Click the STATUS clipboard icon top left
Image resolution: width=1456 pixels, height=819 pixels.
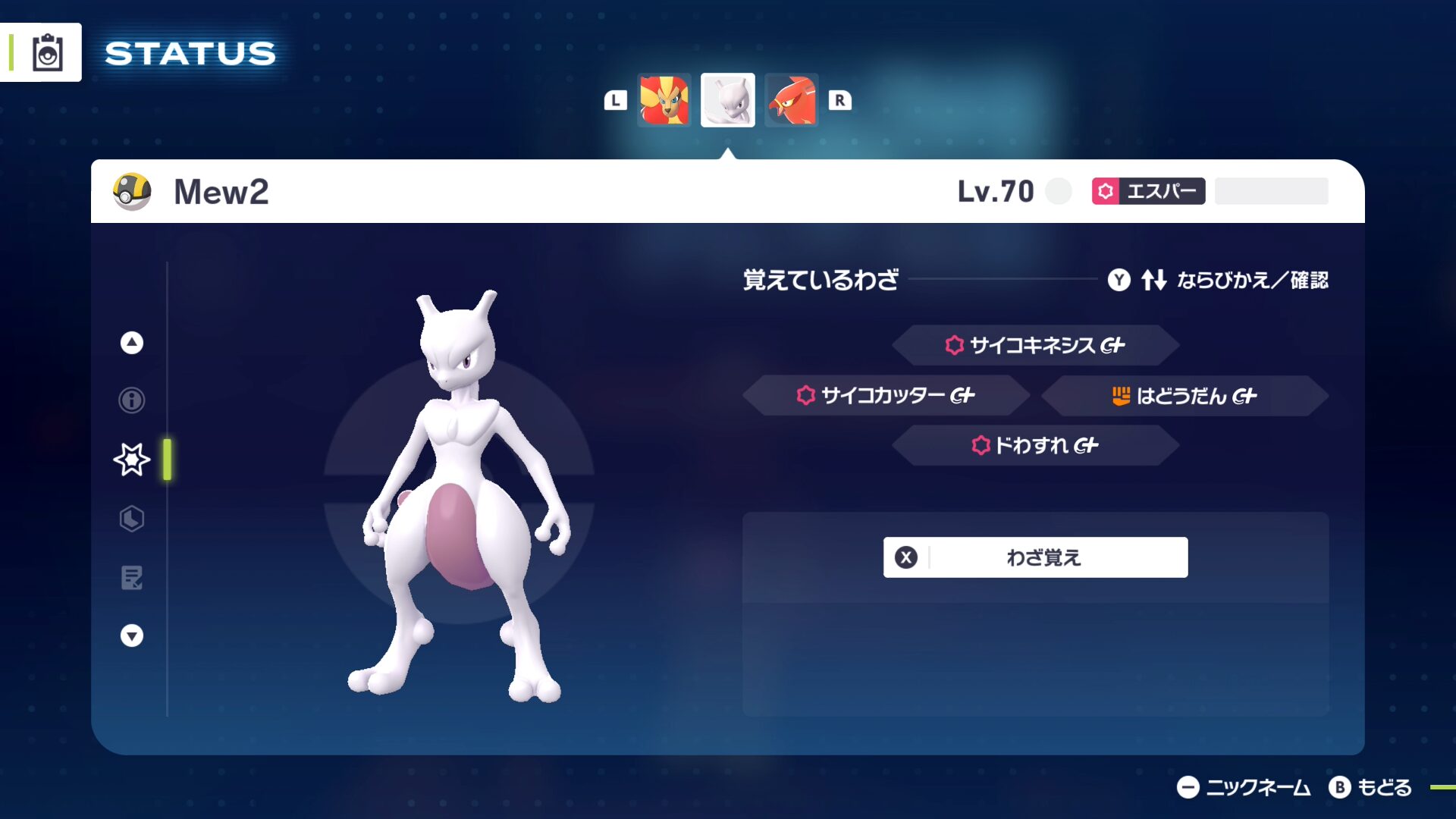(46, 52)
